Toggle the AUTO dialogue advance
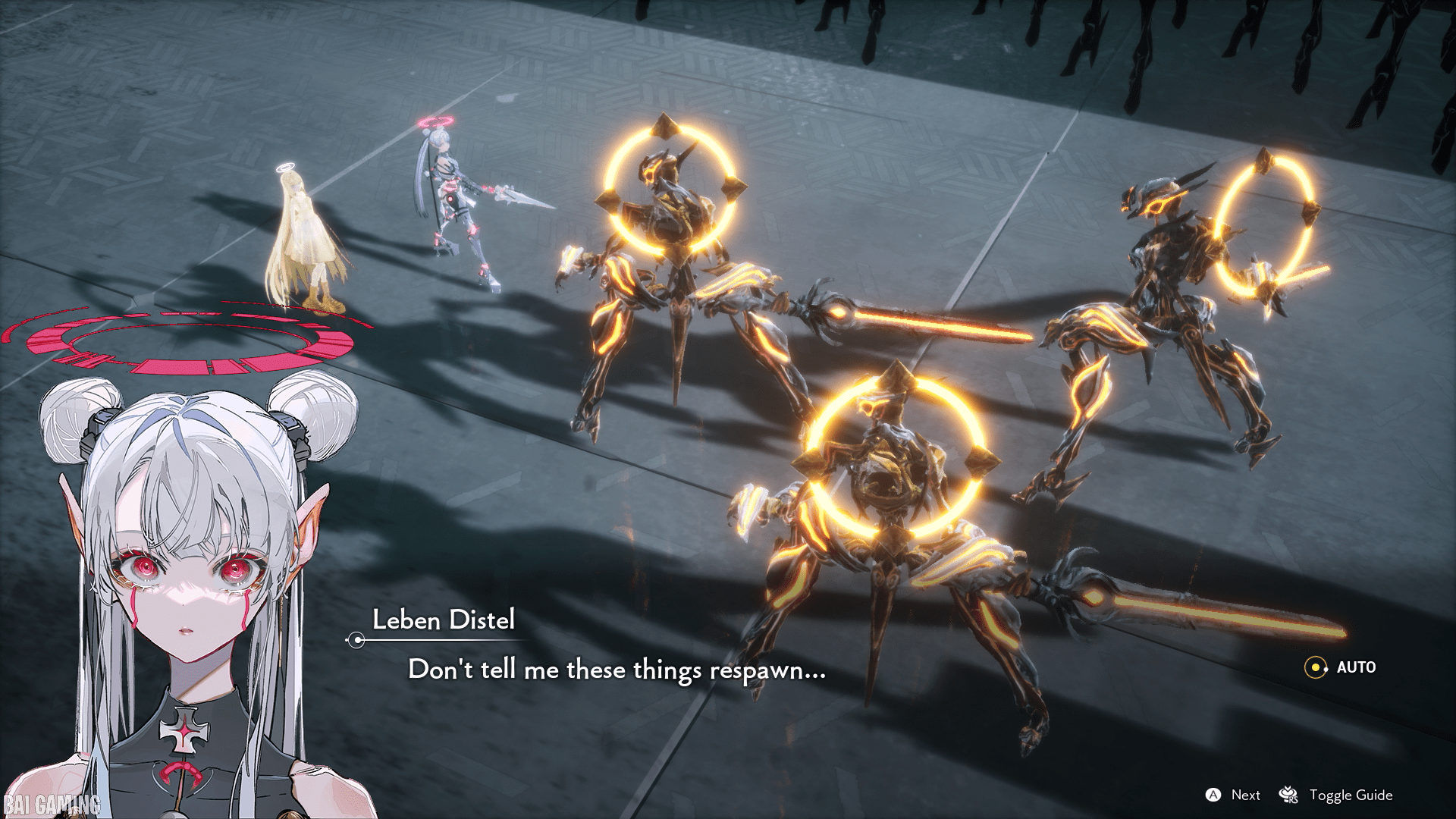This screenshot has height=819, width=1456. 1340,667
